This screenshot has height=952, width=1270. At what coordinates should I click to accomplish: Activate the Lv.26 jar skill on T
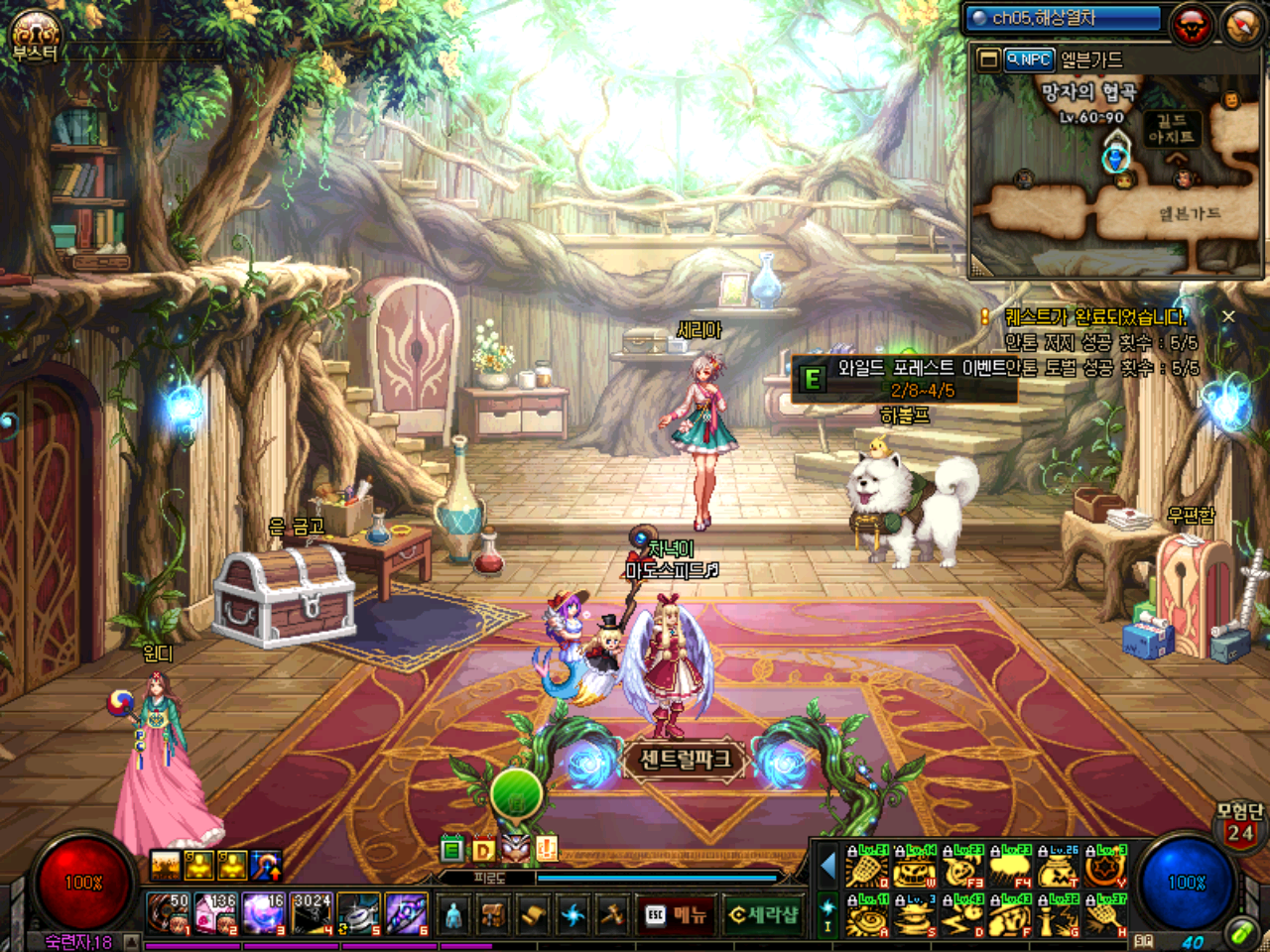(1059, 869)
